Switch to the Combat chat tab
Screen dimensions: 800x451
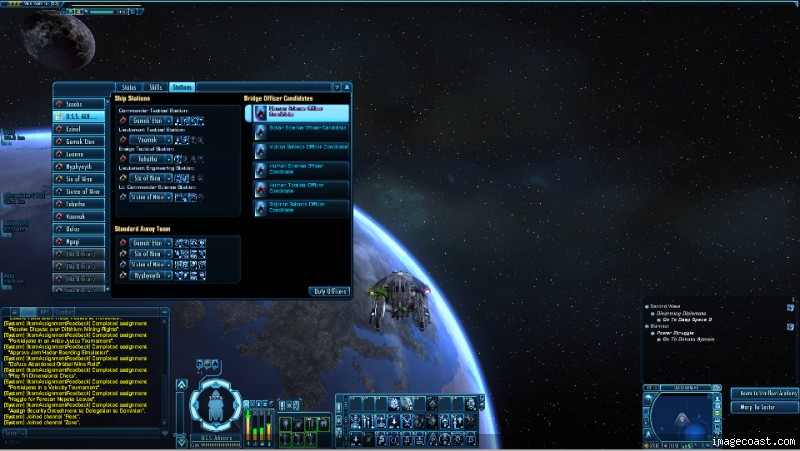(64, 313)
